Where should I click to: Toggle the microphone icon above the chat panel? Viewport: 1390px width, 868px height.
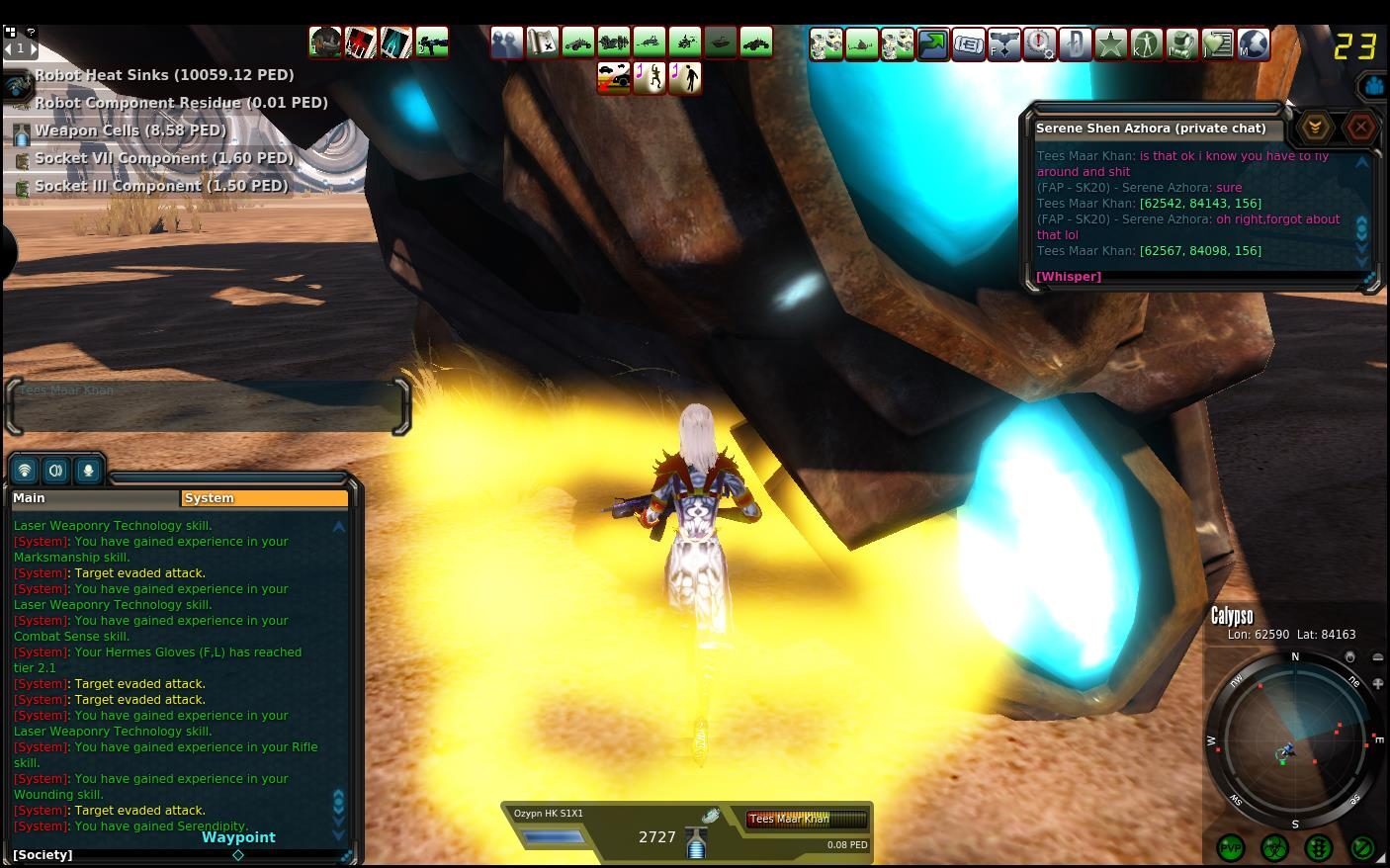(x=88, y=470)
